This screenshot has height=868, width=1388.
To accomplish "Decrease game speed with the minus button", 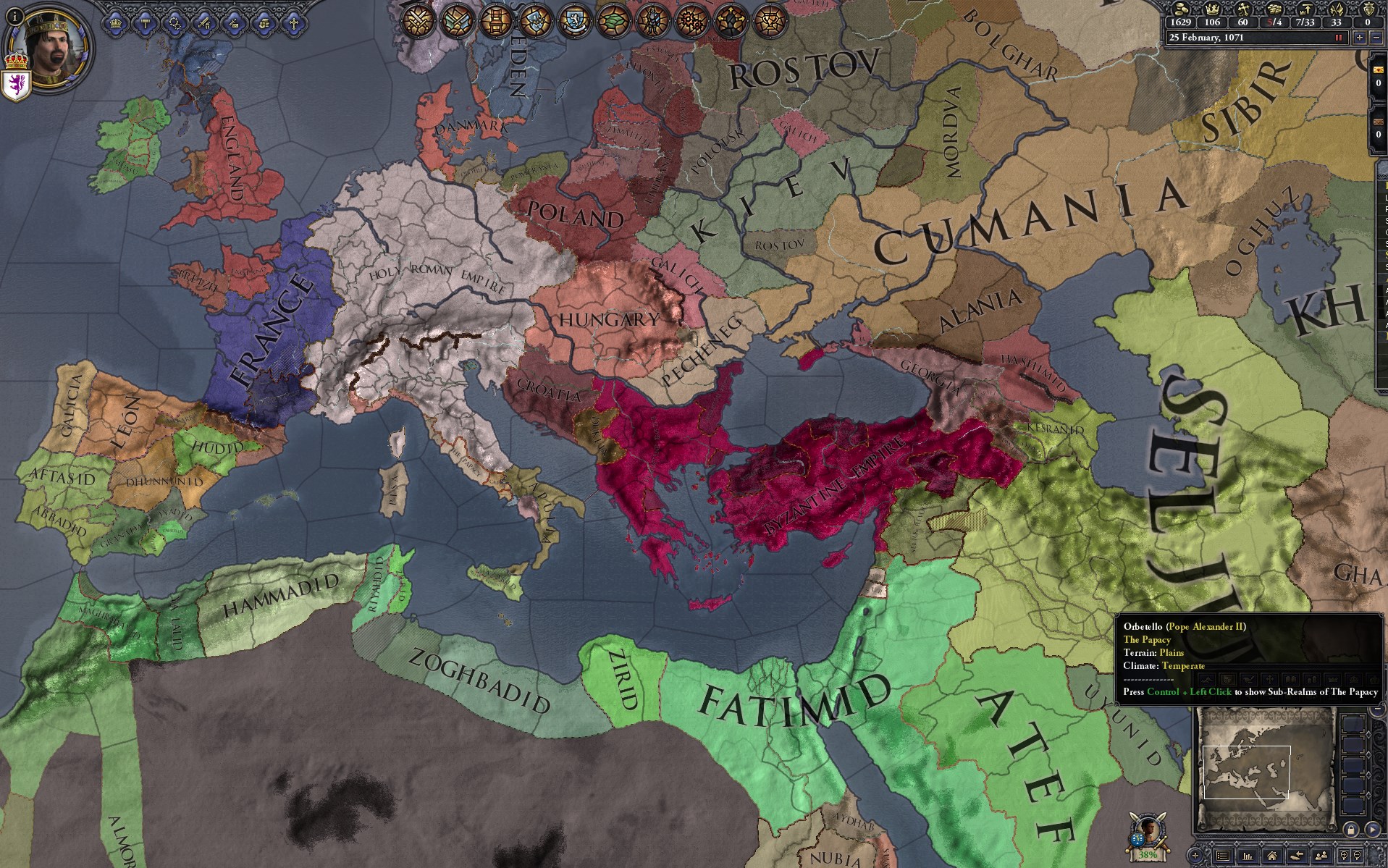I will [1376, 38].
